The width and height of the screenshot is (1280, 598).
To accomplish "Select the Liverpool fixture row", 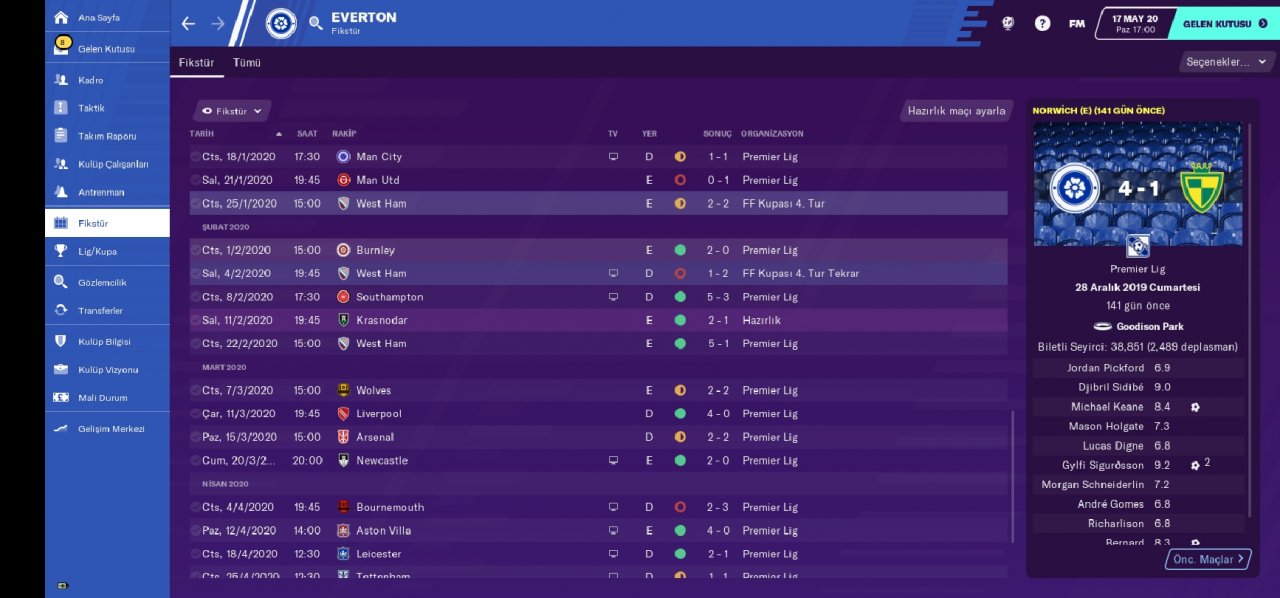I will [598, 414].
